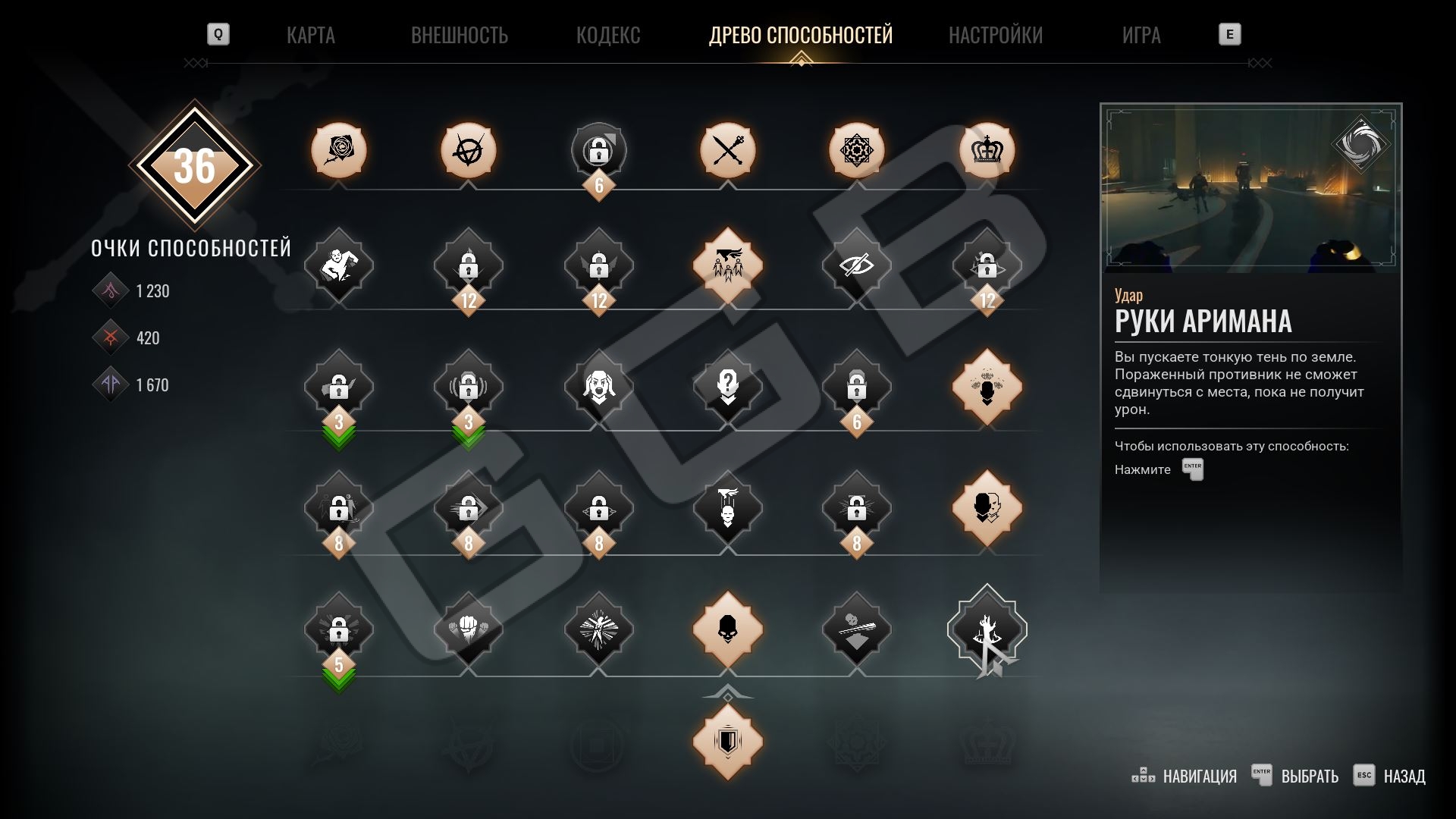
Task: Choose the anarchy symbol clan icon
Action: (x=469, y=150)
